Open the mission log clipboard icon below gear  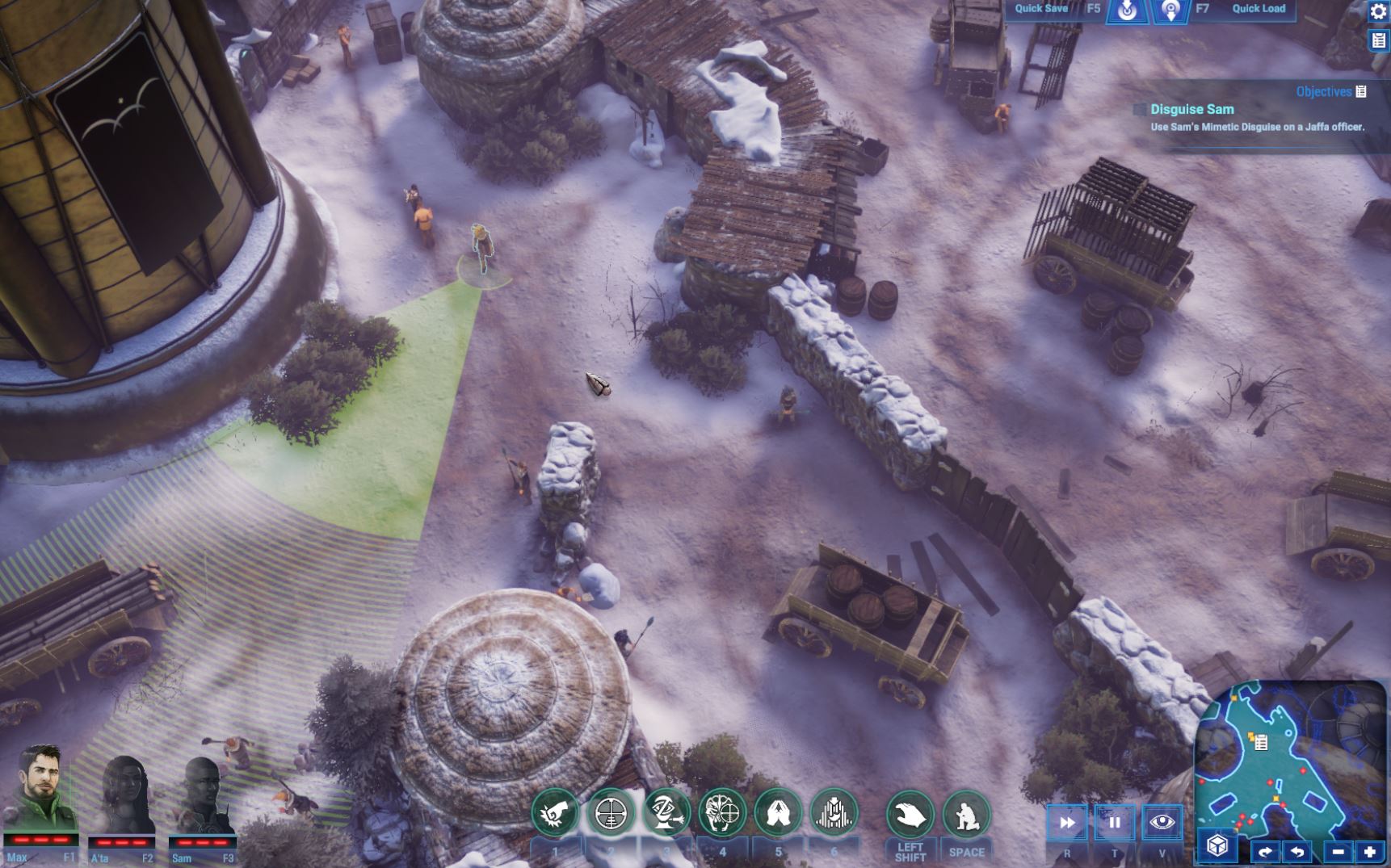[x=1378, y=40]
